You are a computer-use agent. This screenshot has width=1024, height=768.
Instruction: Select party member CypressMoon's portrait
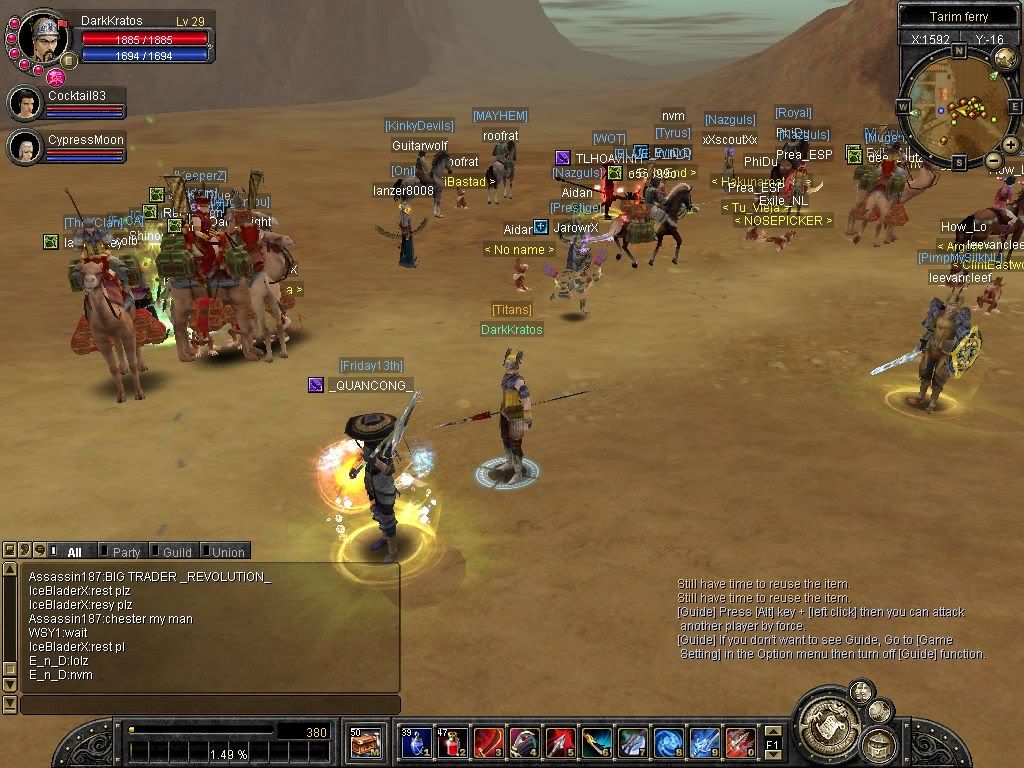pos(24,147)
